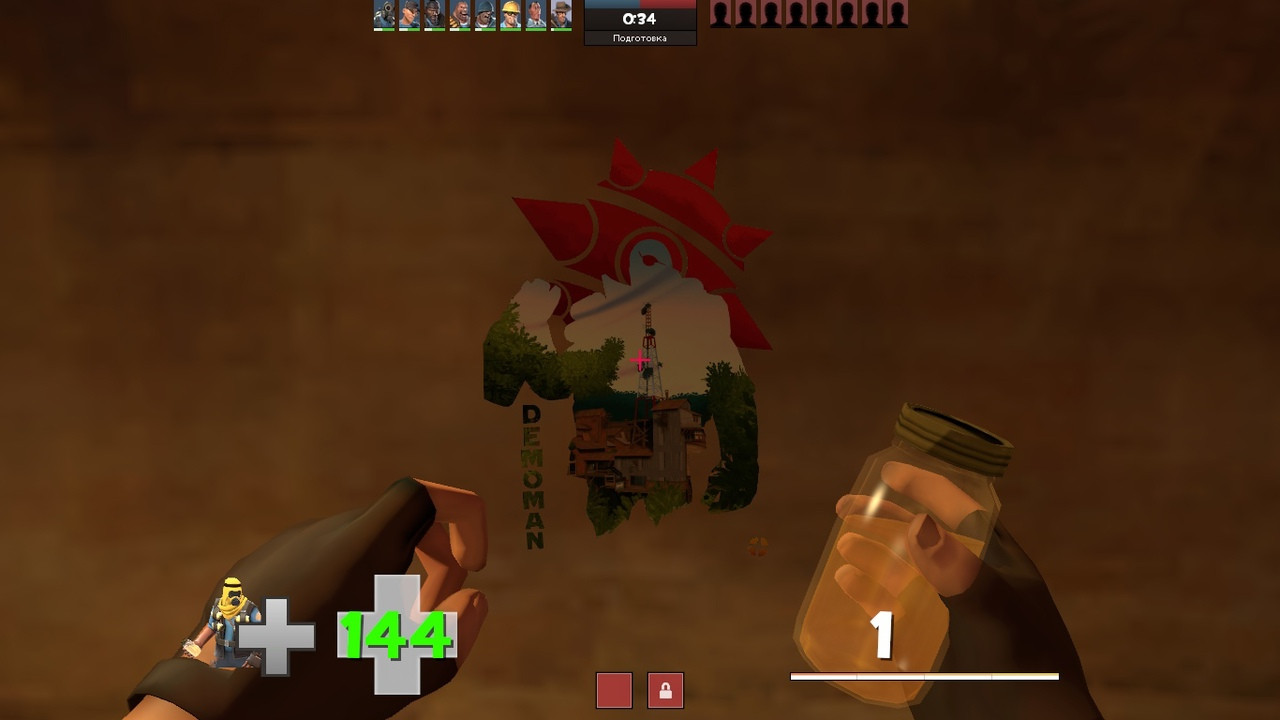Click the first darkened enemy silhouette
Viewport: 1280px width, 720px height.
(x=718, y=13)
